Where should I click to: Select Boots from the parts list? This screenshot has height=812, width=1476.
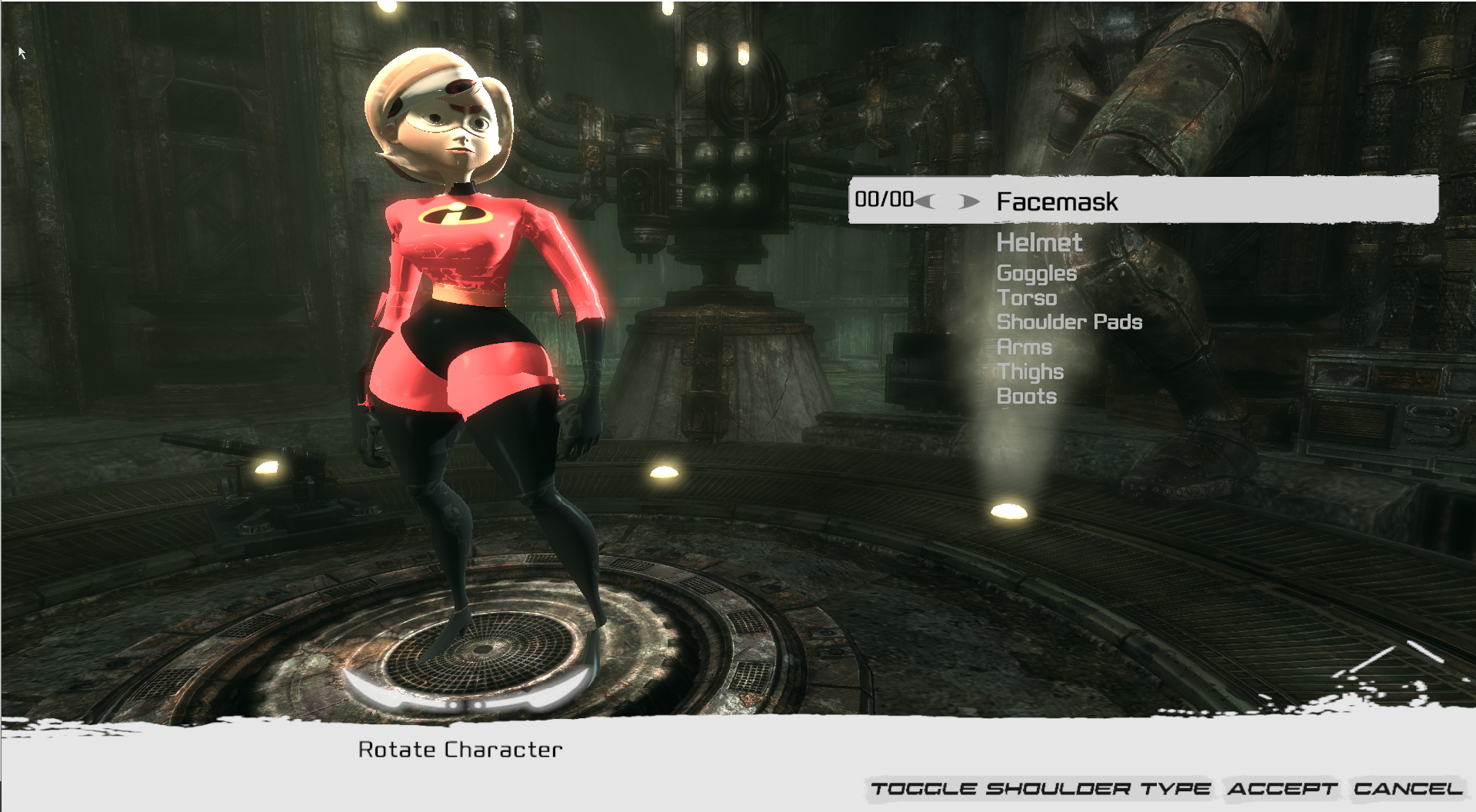1027,397
